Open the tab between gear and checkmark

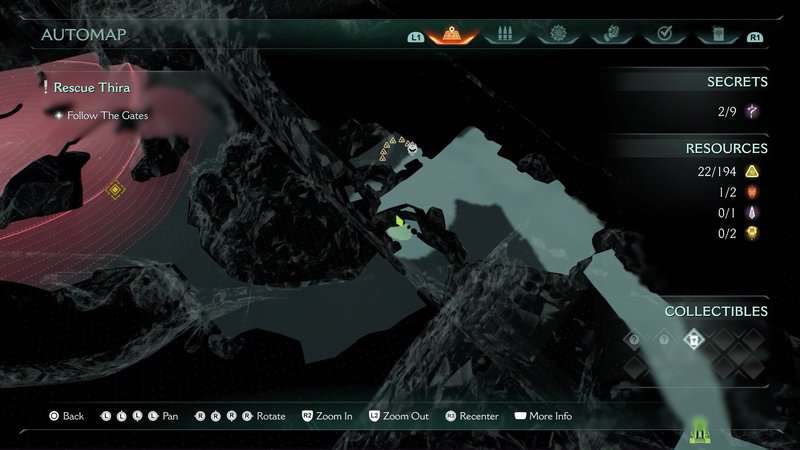point(608,35)
